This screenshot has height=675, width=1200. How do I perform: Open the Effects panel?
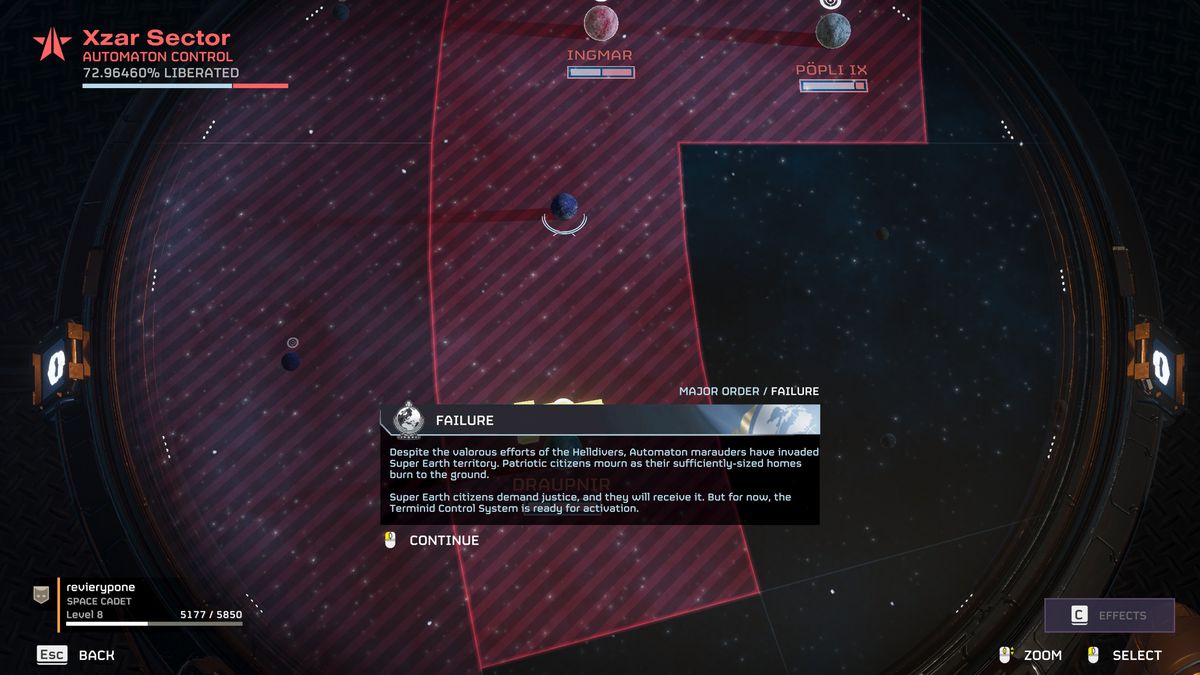tap(1109, 615)
